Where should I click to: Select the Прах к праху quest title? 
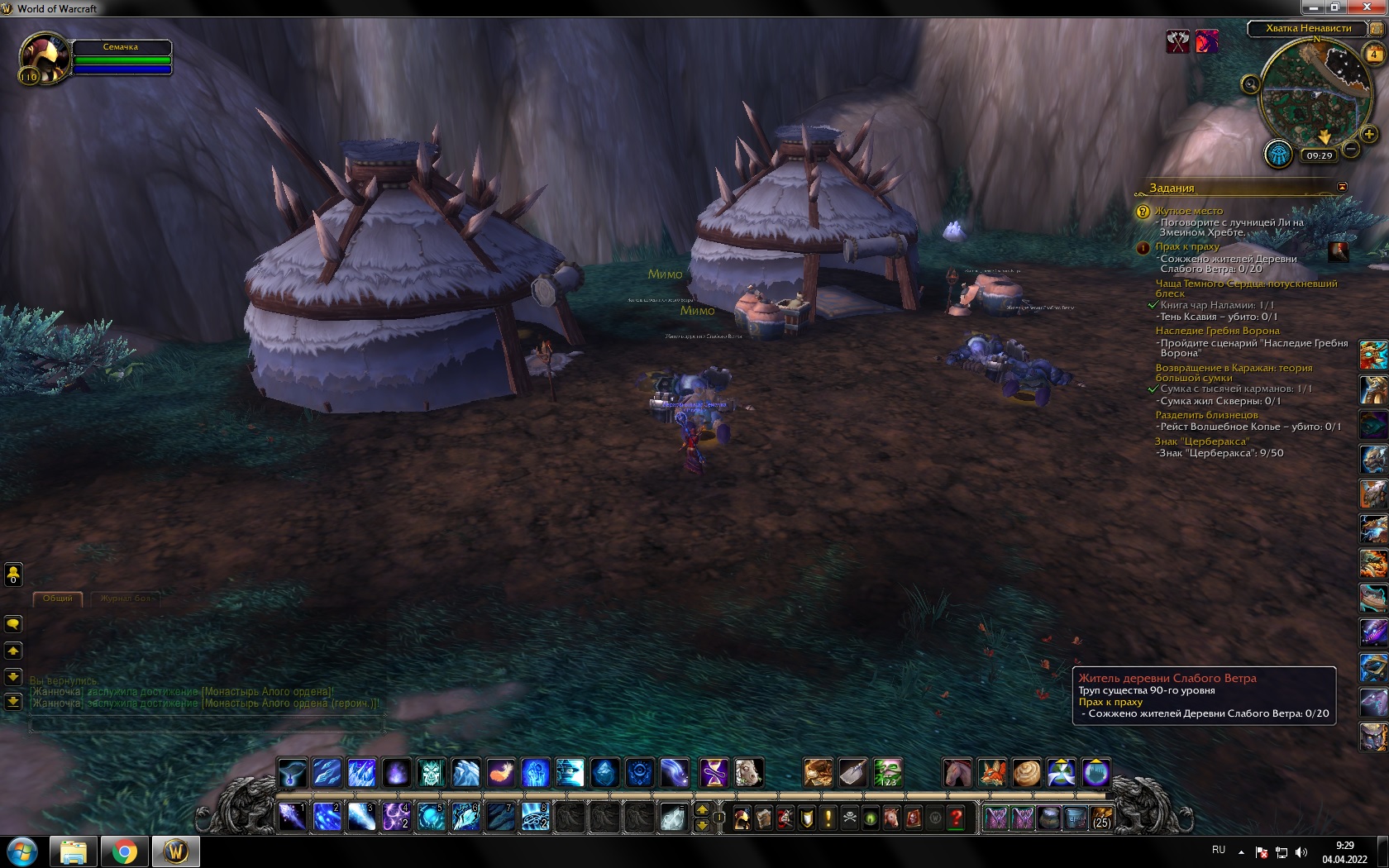(1187, 246)
